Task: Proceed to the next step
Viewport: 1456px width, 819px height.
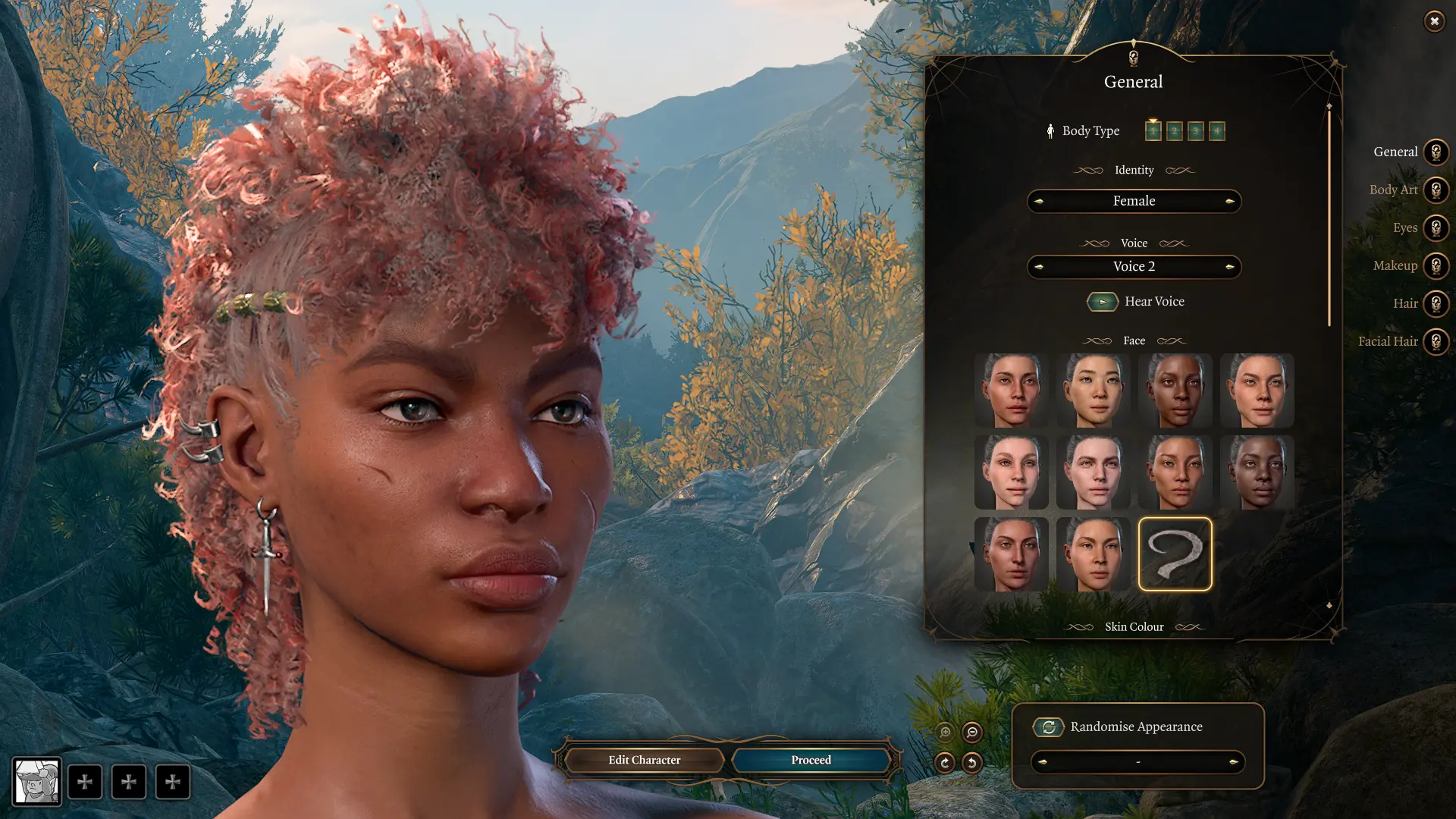Action: point(811,760)
